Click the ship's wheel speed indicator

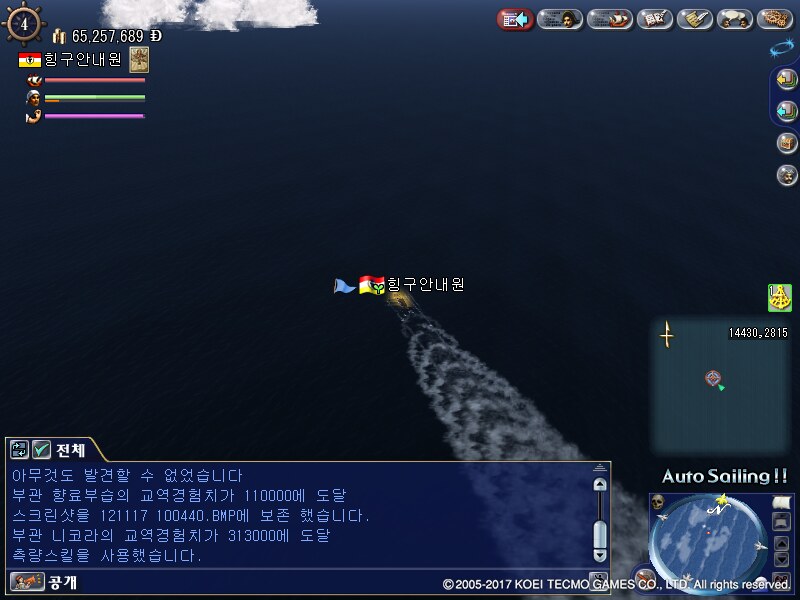tap(24, 23)
